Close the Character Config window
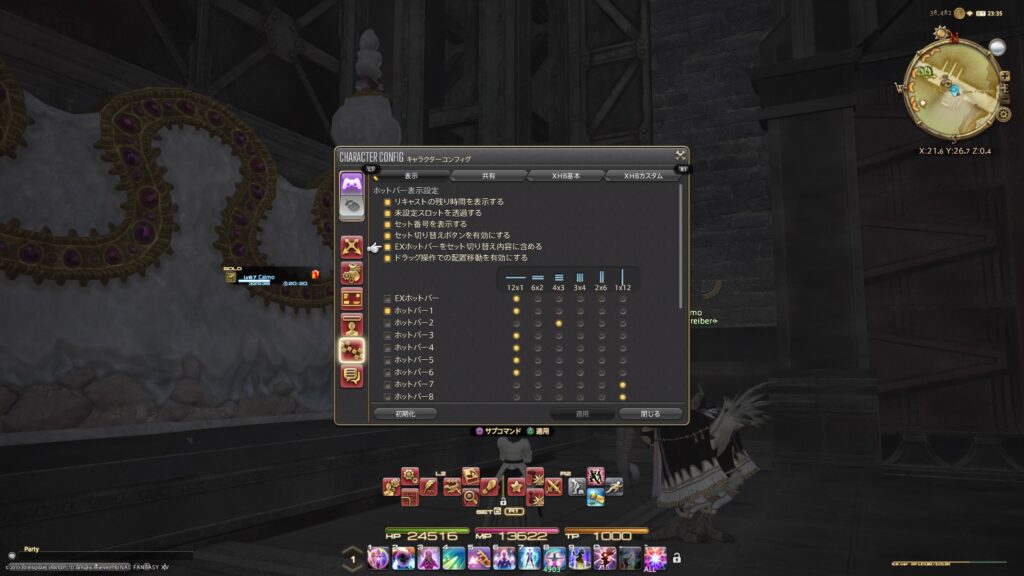Image resolution: width=1024 pixels, height=576 pixels. click(680, 155)
